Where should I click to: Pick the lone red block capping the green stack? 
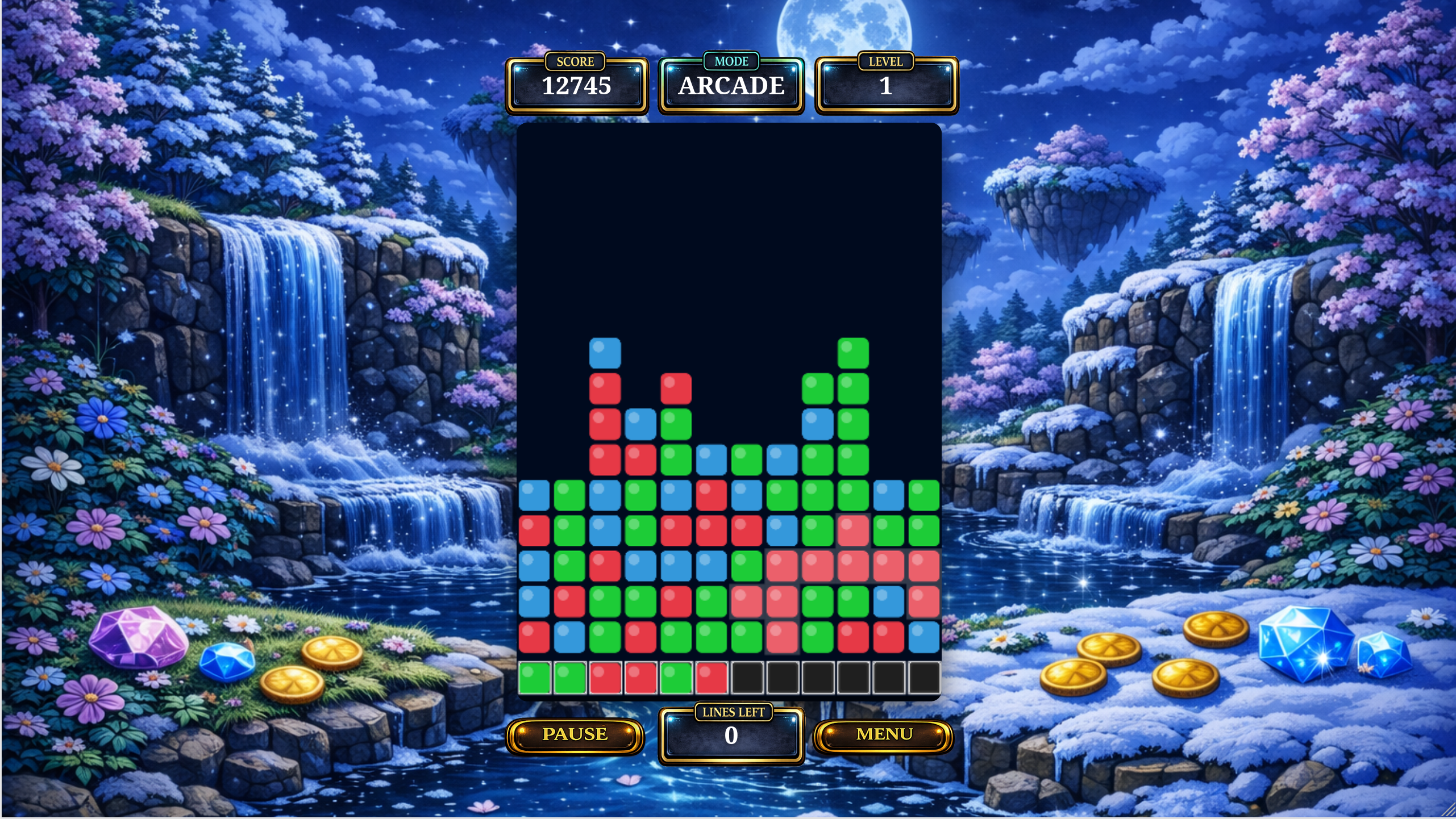point(676,388)
